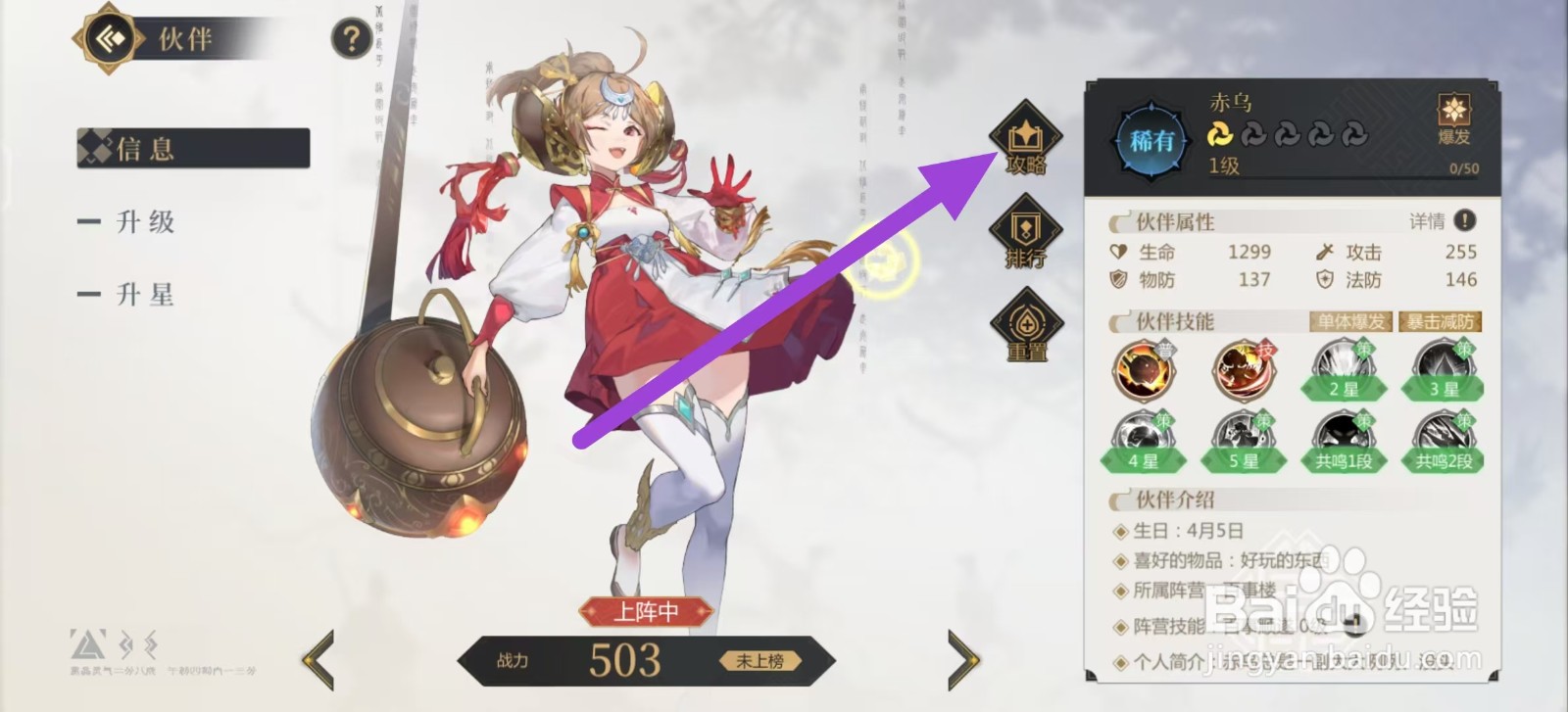Click the exclamation icon next to 详情
The width and height of the screenshot is (1568, 712).
coord(1464,221)
